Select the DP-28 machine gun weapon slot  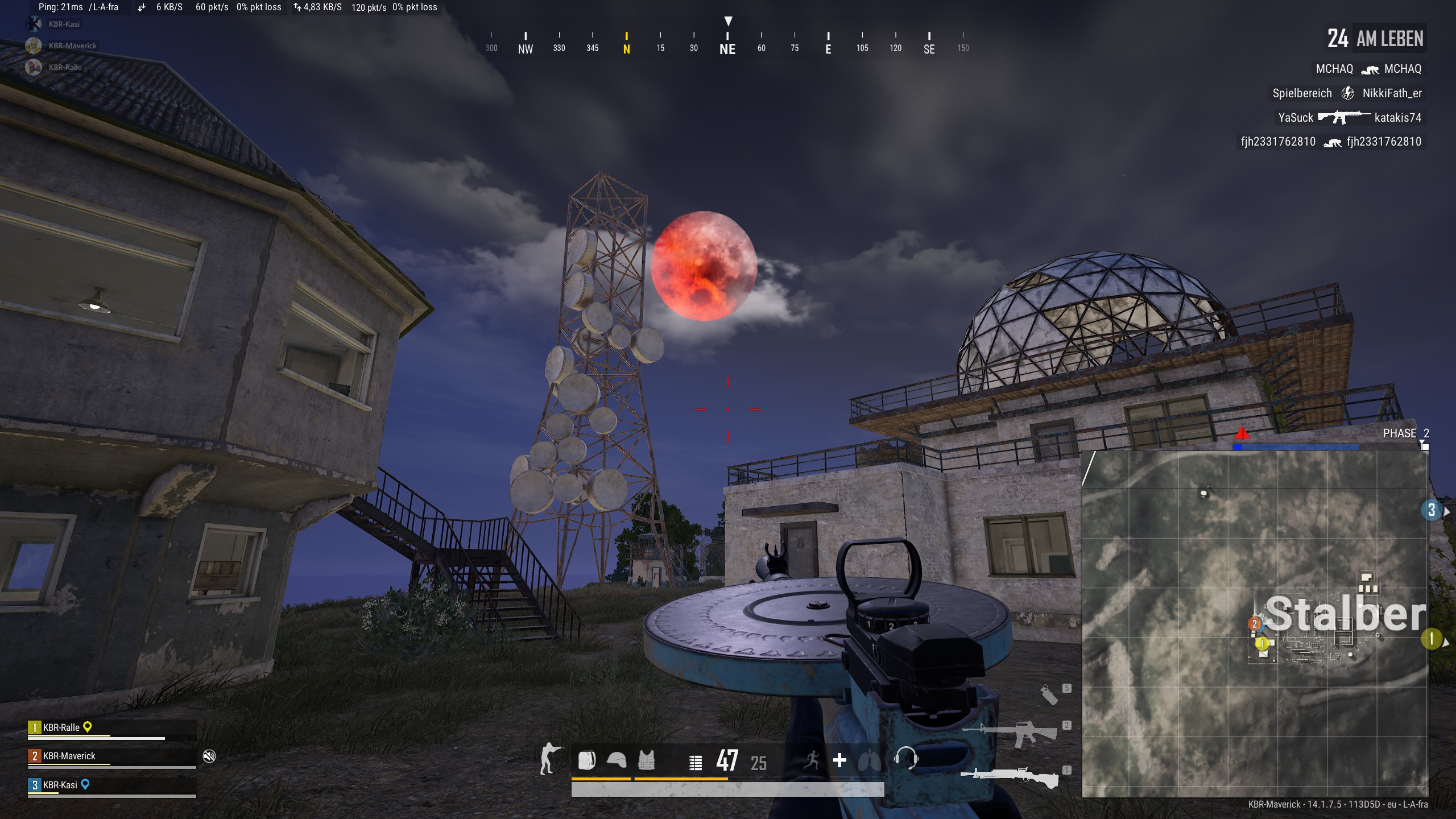click(x=1010, y=777)
